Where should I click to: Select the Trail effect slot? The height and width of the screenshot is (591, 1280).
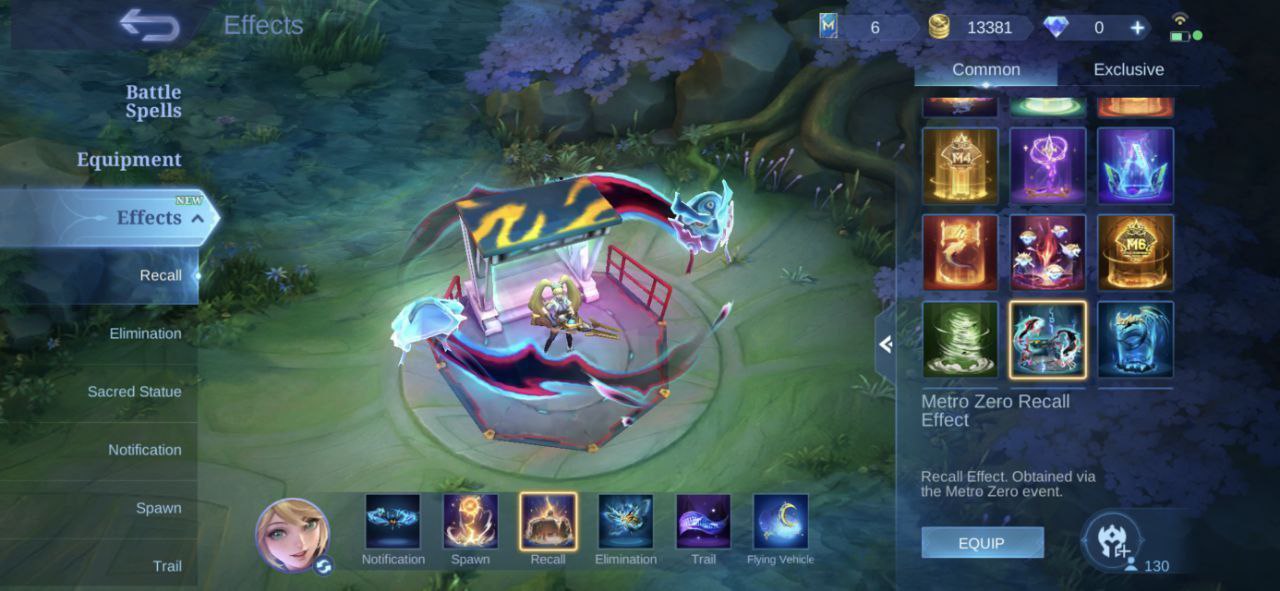click(703, 522)
